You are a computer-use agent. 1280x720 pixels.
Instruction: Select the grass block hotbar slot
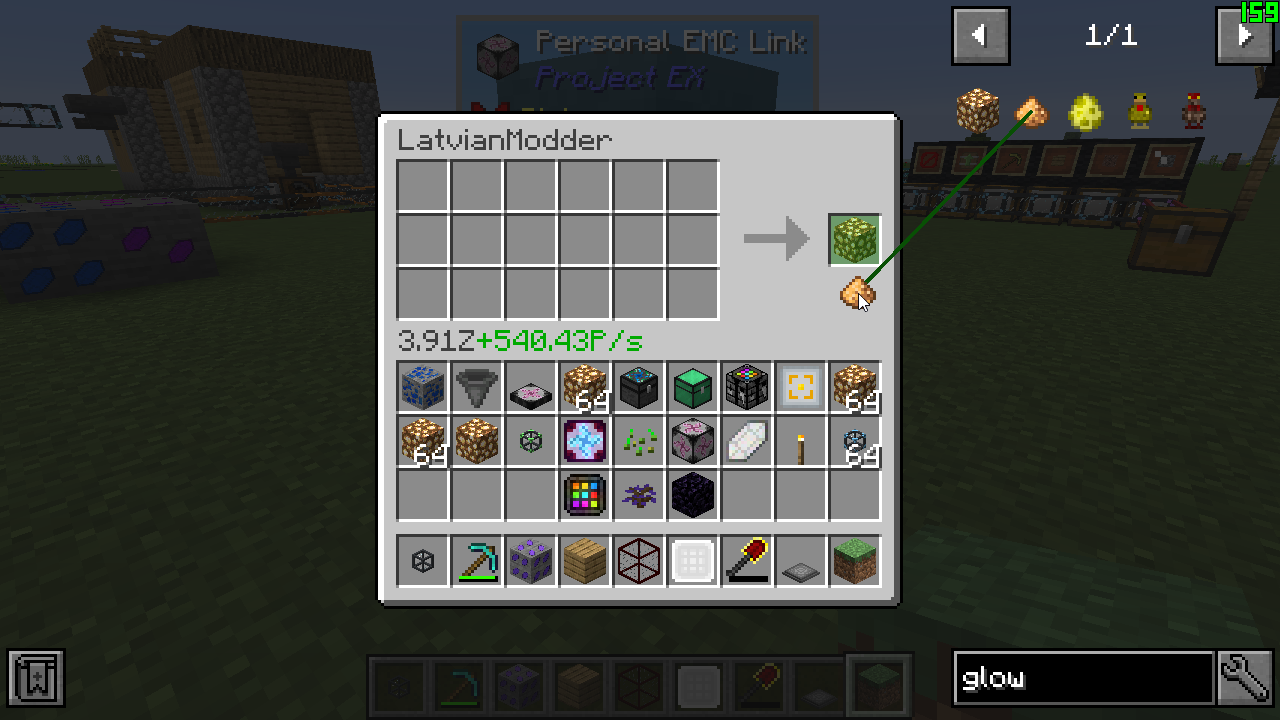click(x=855, y=562)
